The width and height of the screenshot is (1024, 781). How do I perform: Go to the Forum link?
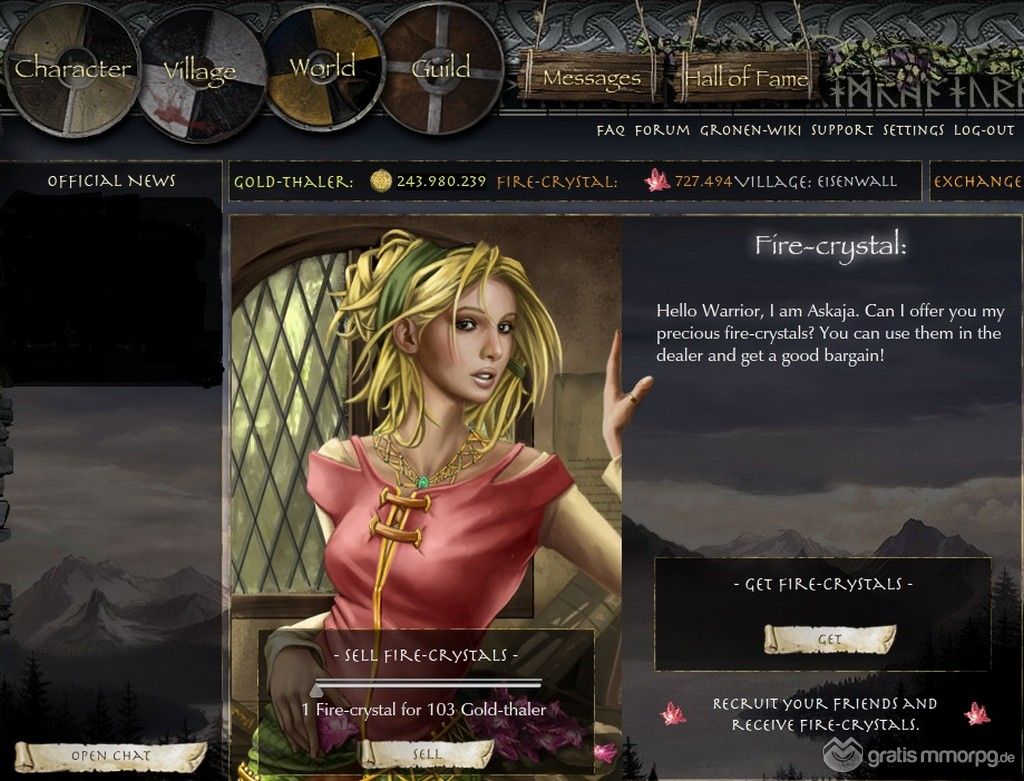[x=662, y=130]
